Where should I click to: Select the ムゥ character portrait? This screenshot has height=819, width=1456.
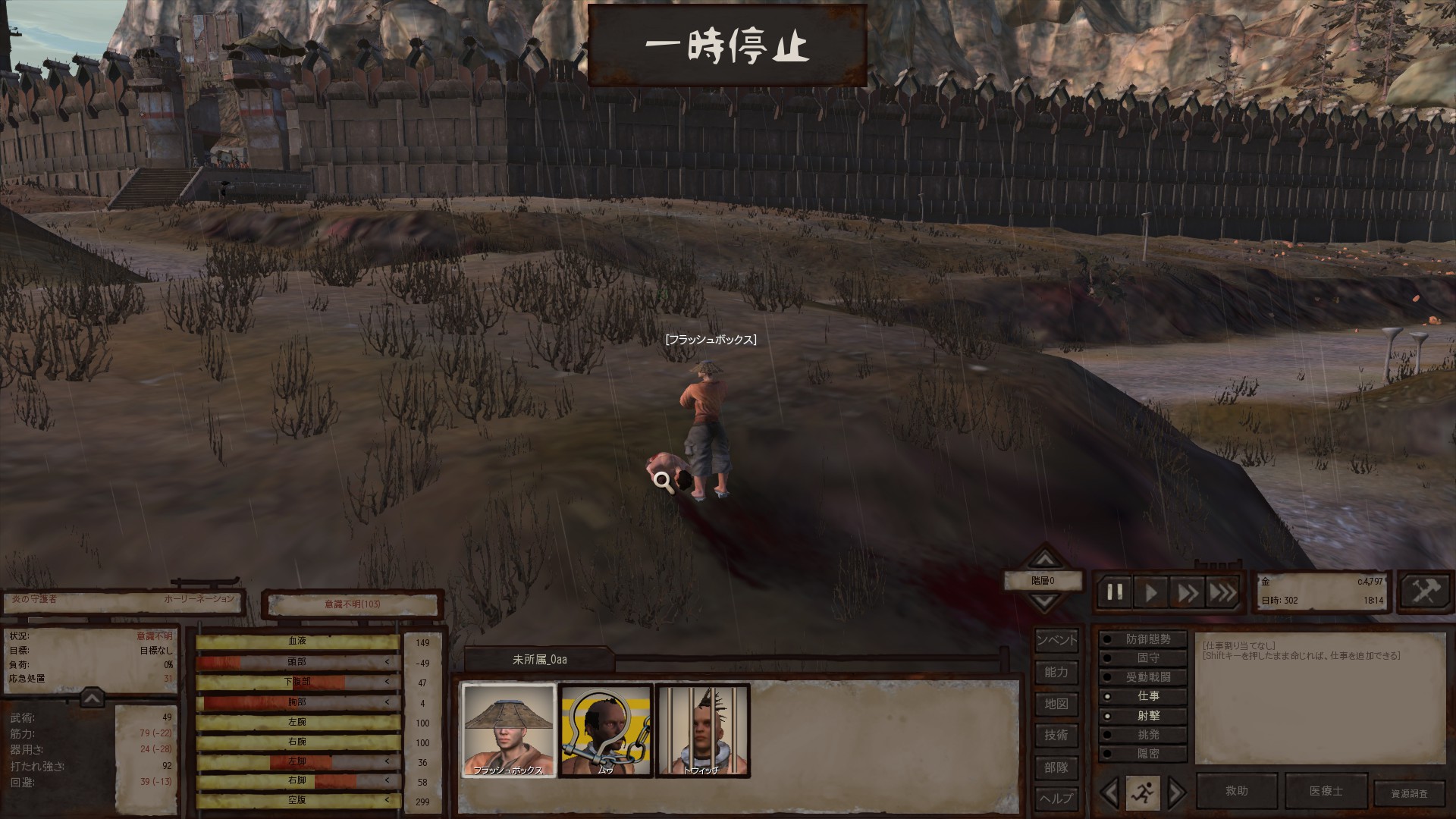tap(605, 730)
